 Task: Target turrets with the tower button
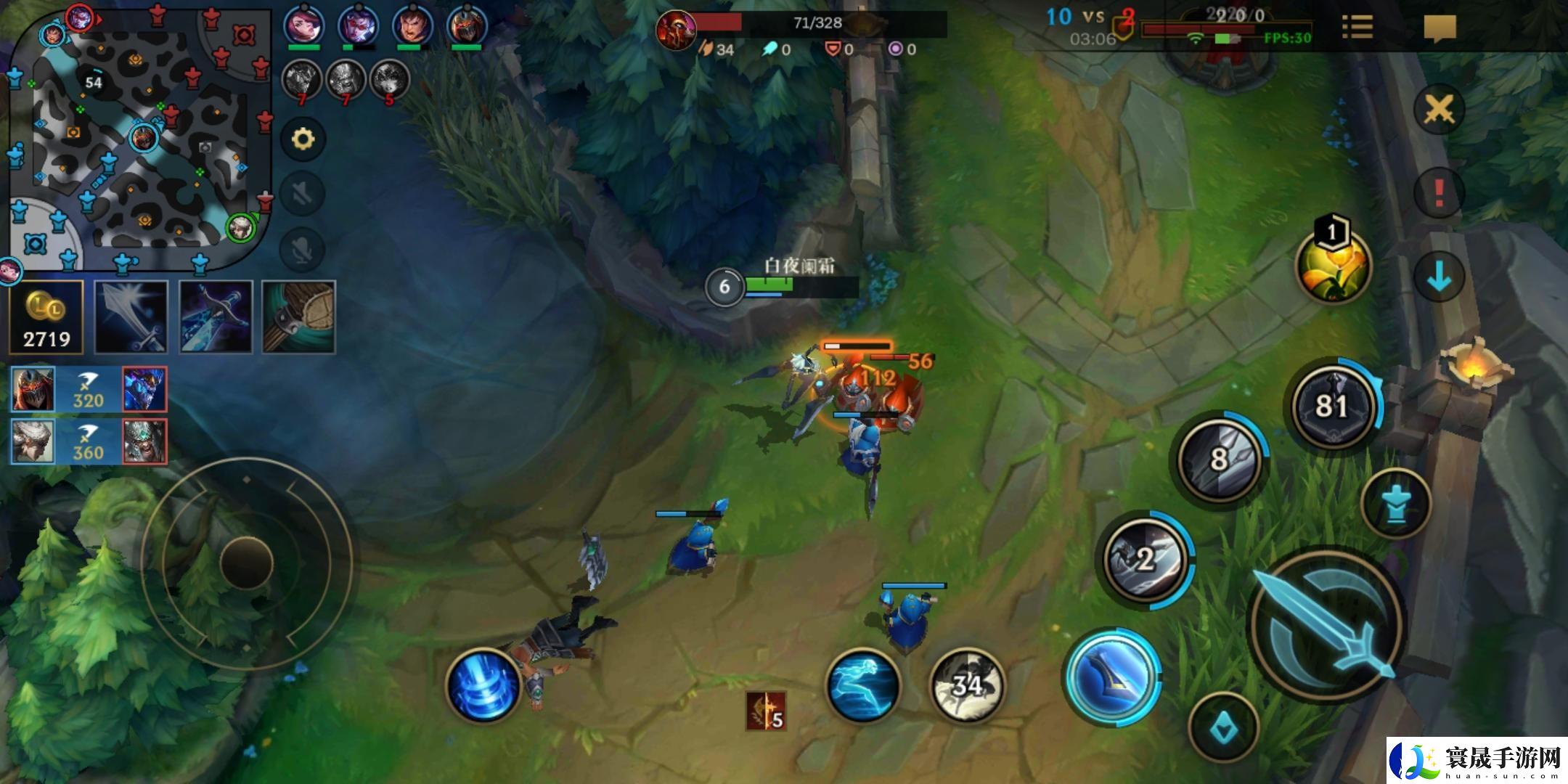pyautogui.click(x=1395, y=504)
